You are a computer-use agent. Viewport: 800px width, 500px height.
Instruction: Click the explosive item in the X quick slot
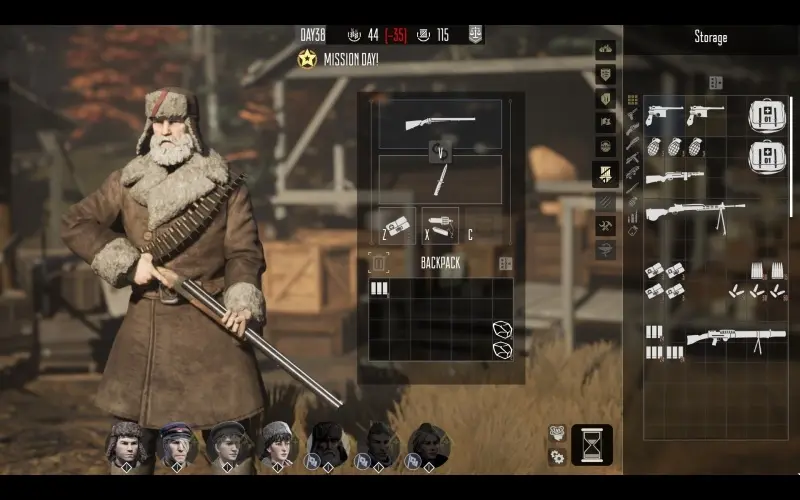(439, 225)
